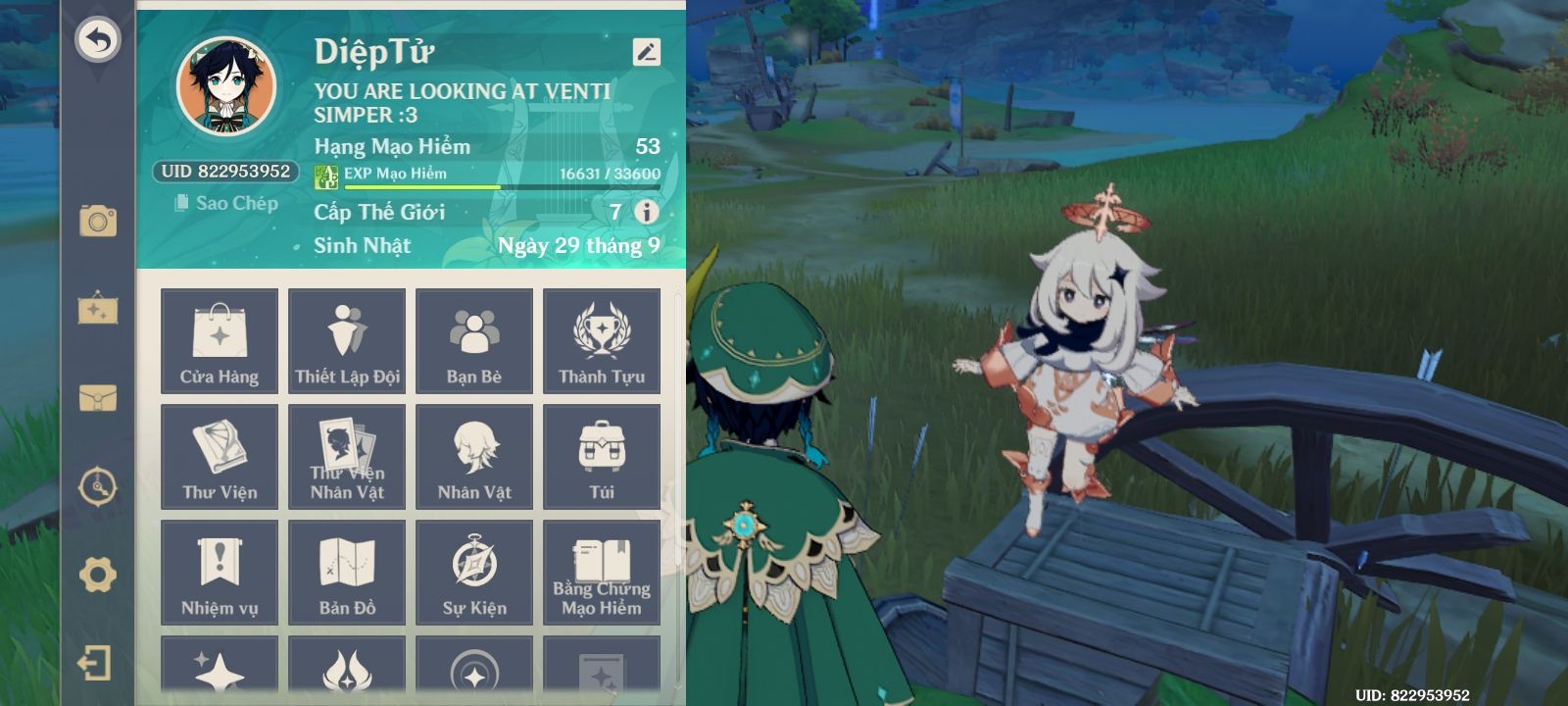Open Bạn Bè friends menu
Screen dimensions: 1568x706
pyautogui.click(x=474, y=341)
